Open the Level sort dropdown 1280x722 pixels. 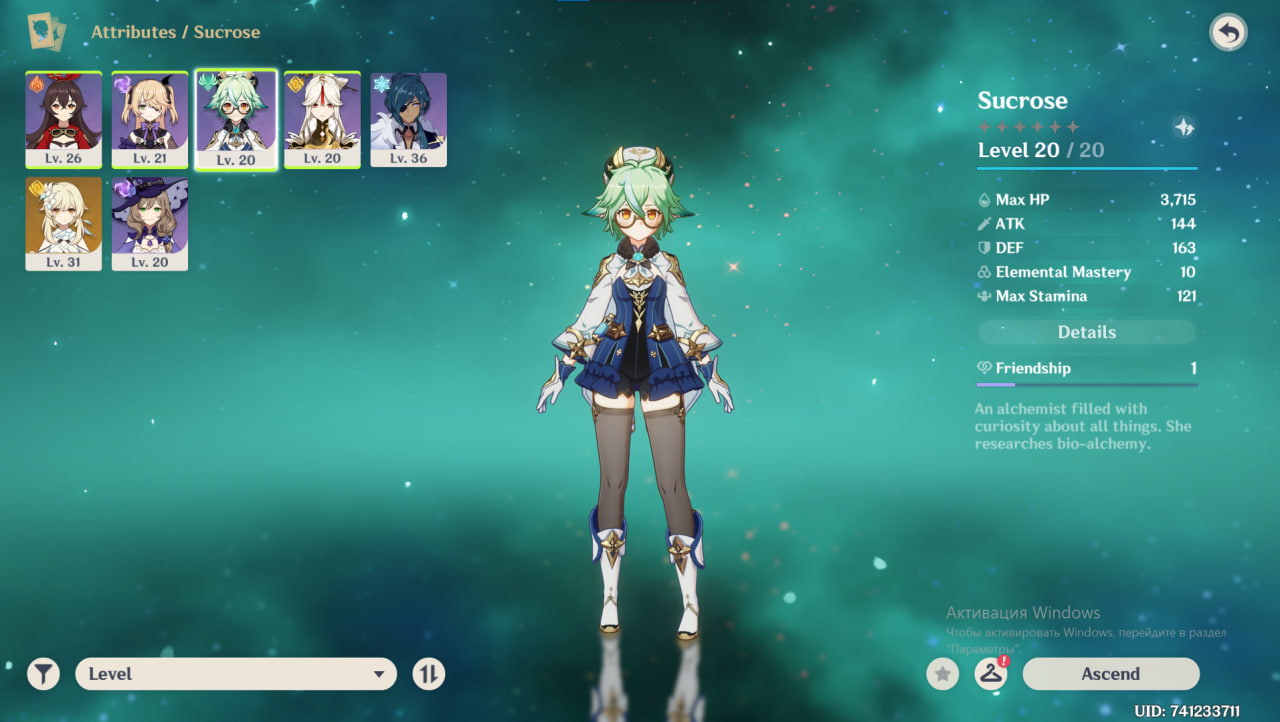pos(236,674)
